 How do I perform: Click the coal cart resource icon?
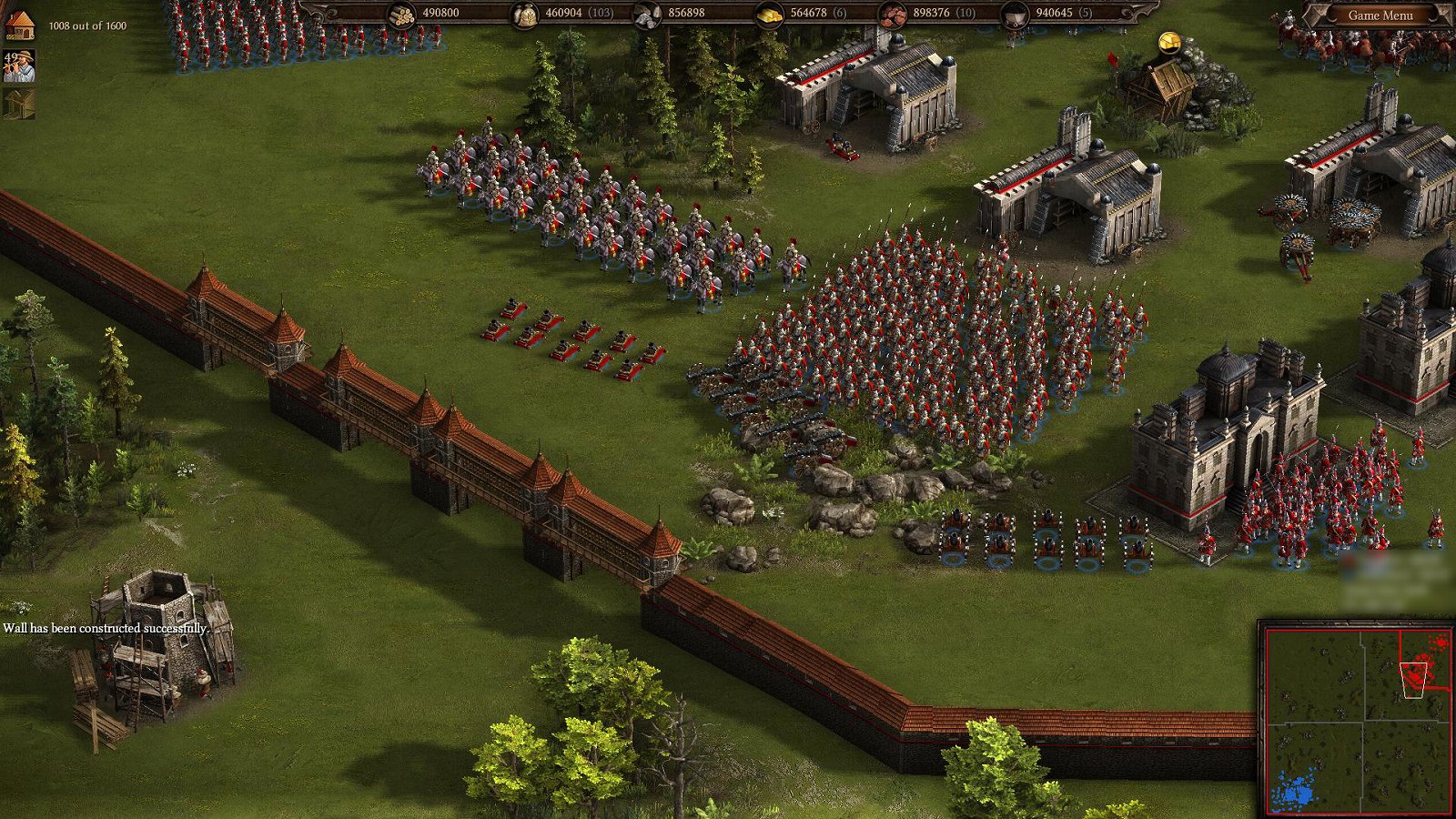pos(1015,14)
